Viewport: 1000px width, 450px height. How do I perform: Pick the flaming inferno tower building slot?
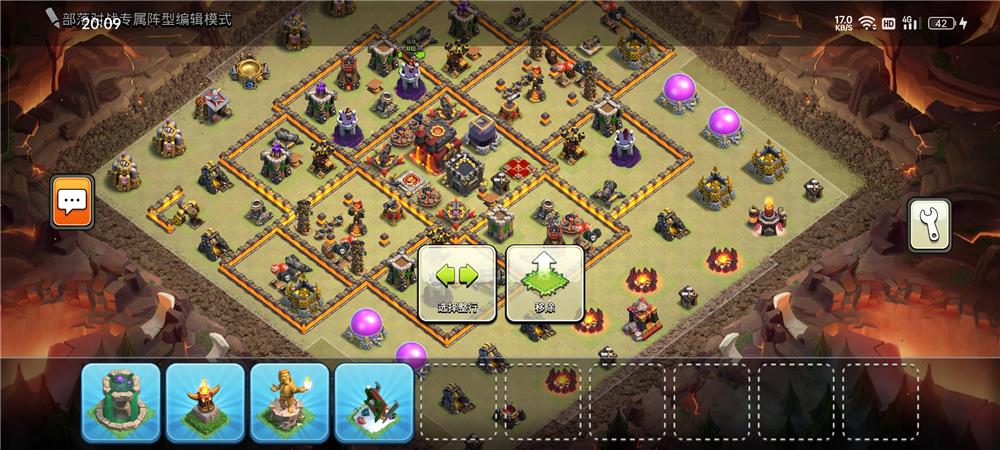point(206,402)
